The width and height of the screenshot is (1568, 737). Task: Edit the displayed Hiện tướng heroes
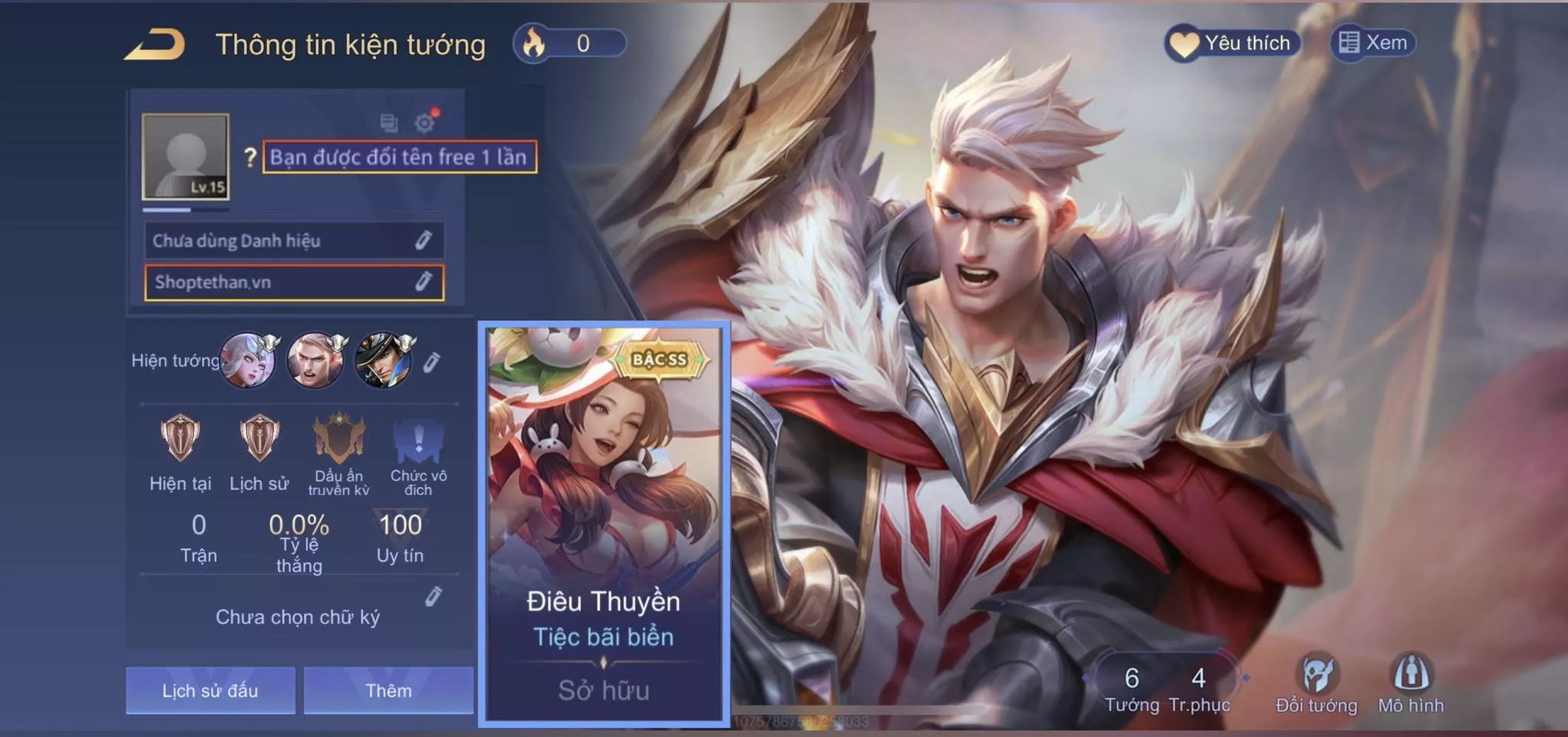[x=432, y=362]
